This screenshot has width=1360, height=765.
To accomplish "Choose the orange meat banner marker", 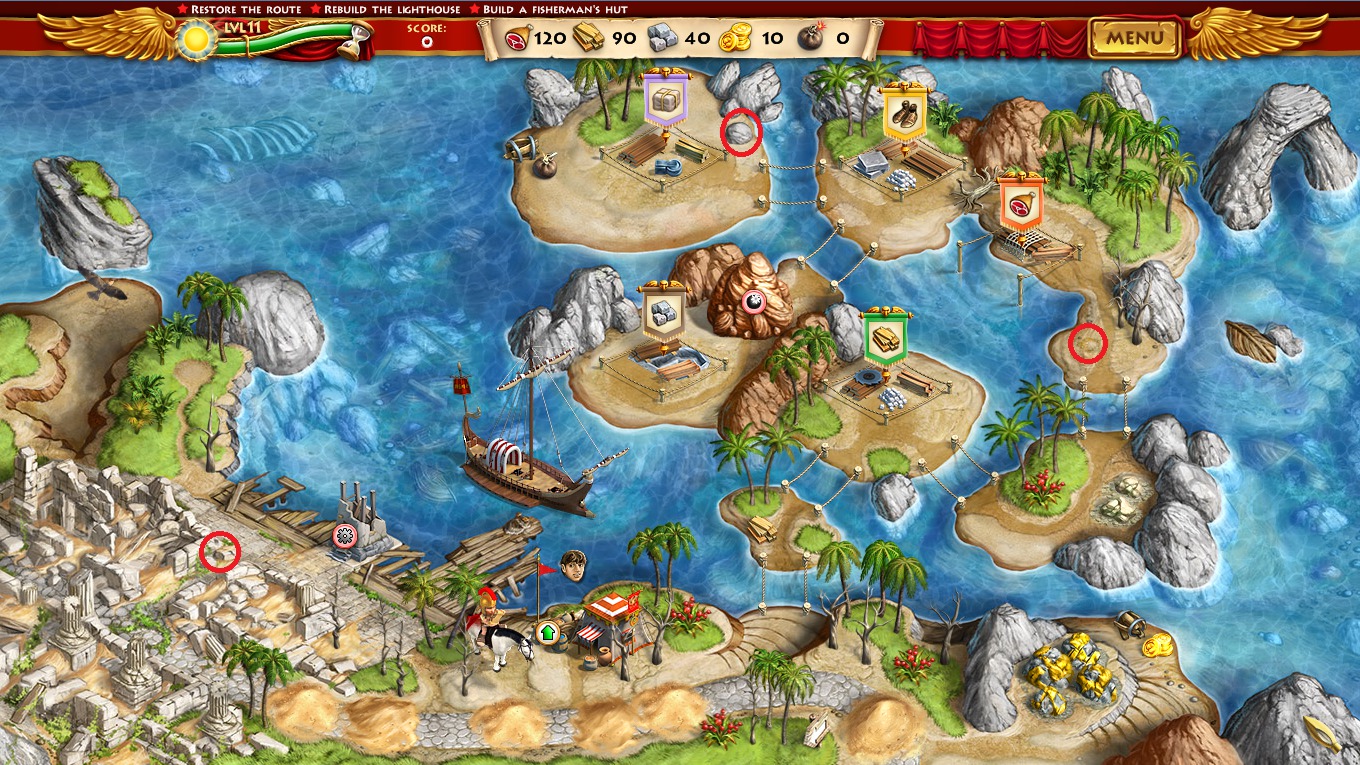I will (1022, 204).
